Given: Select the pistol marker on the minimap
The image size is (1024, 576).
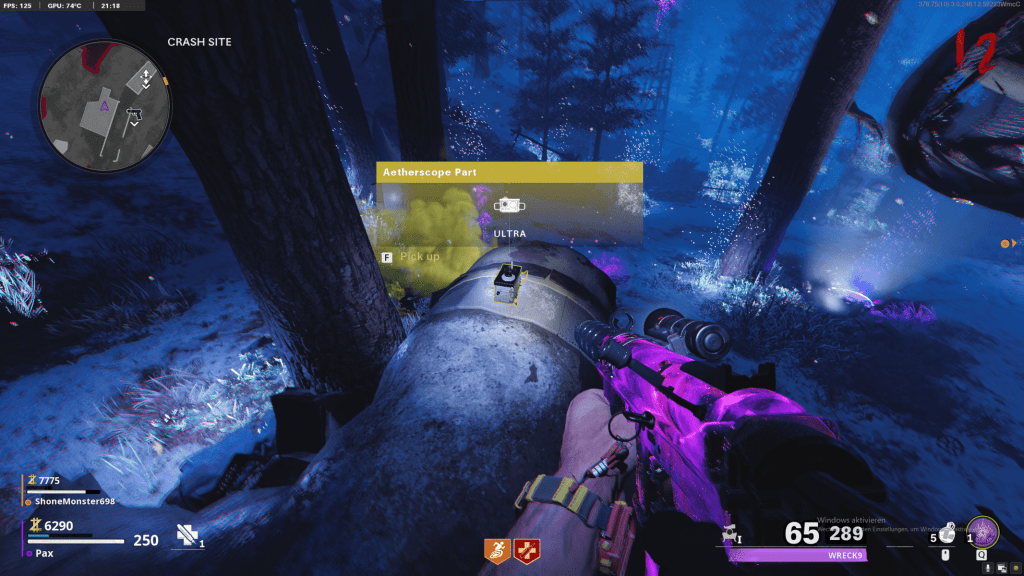Looking at the screenshot, I should [x=132, y=119].
